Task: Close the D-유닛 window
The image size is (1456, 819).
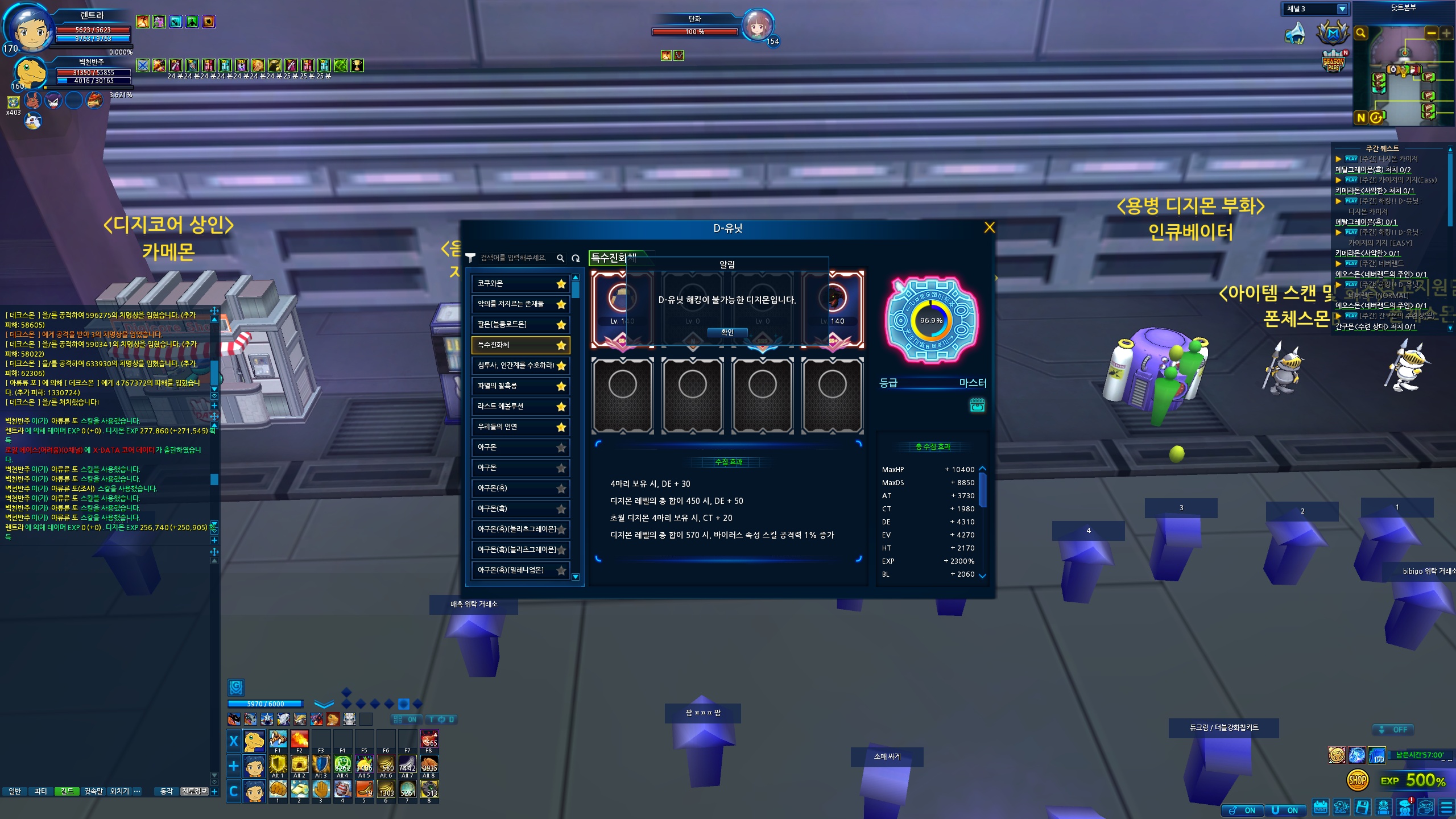Action: click(x=990, y=227)
